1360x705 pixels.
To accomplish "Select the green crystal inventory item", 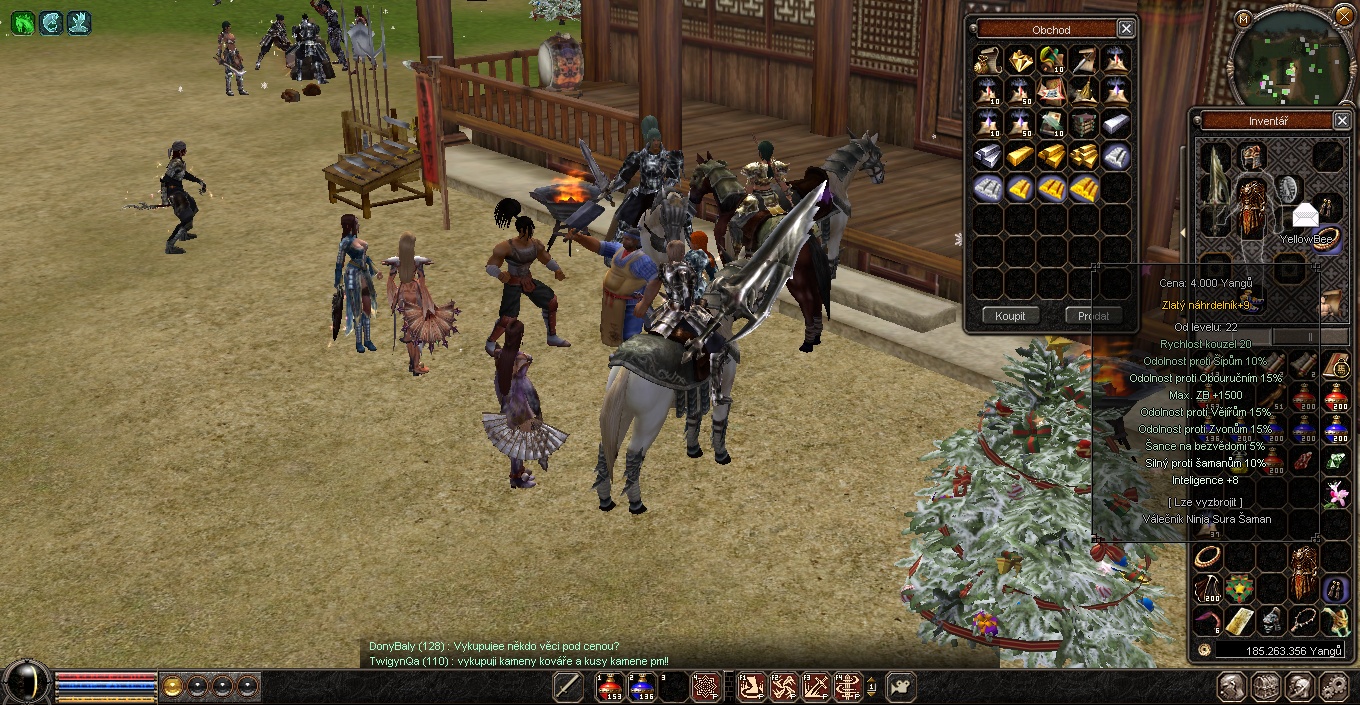I will 1336,461.
